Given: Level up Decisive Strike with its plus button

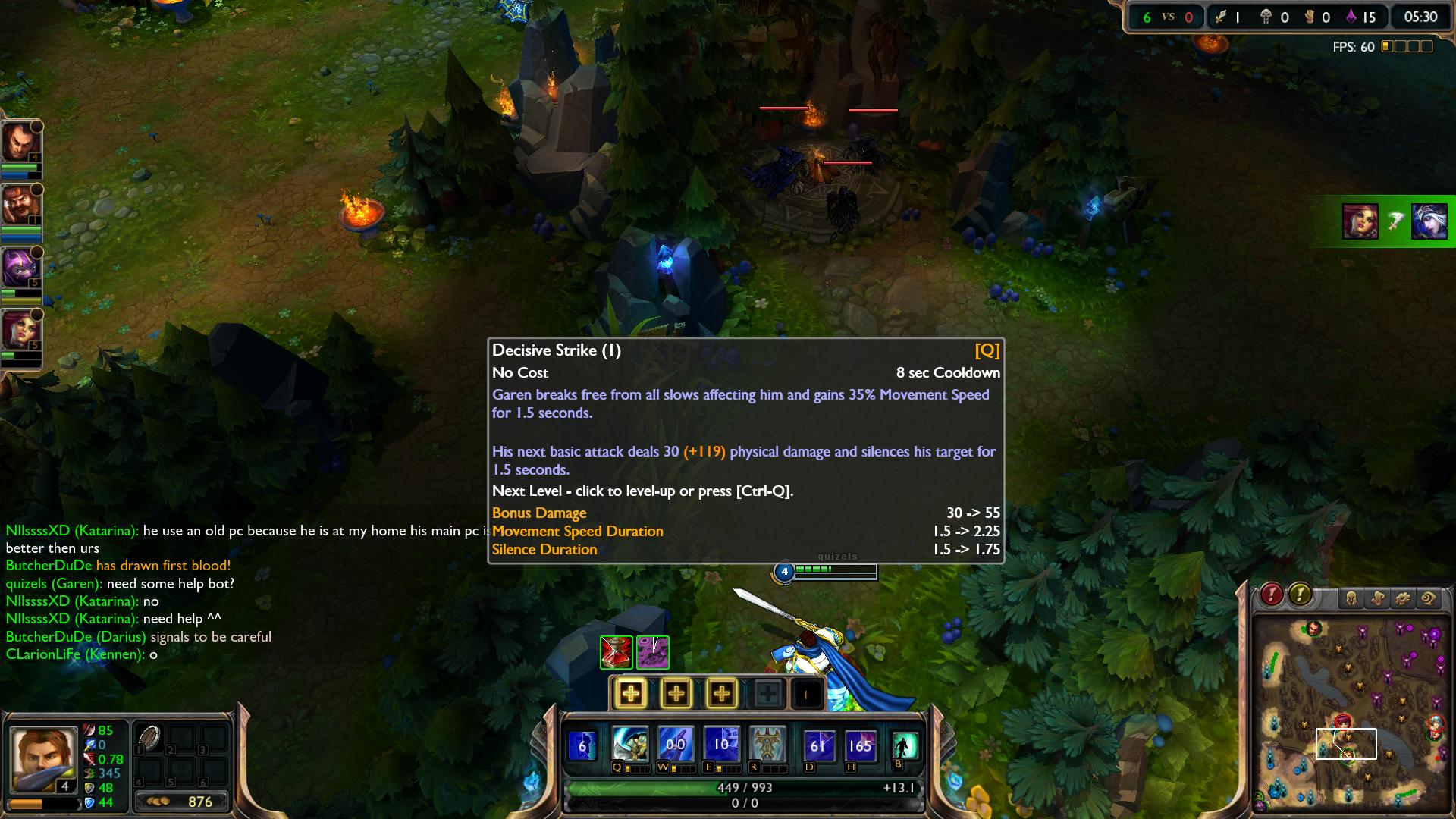Looking at the screenshot, I should pos(630,693).
